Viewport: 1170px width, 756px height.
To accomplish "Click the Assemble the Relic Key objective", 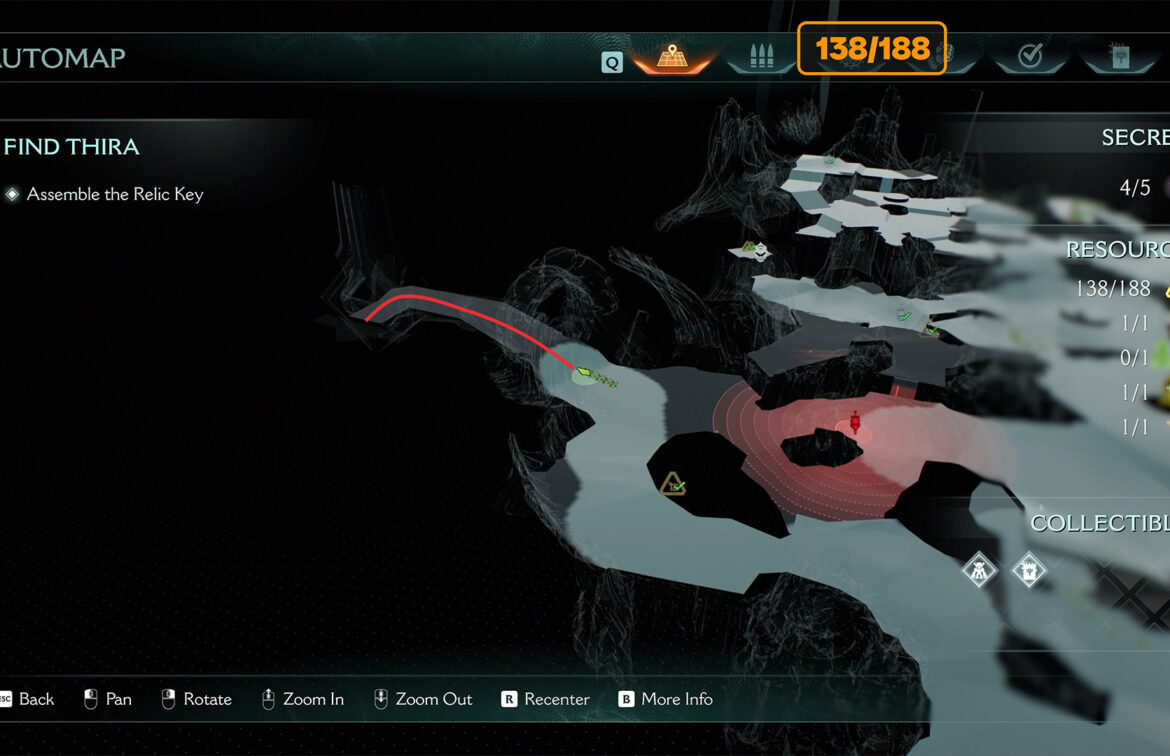I will tap(114, 194).
